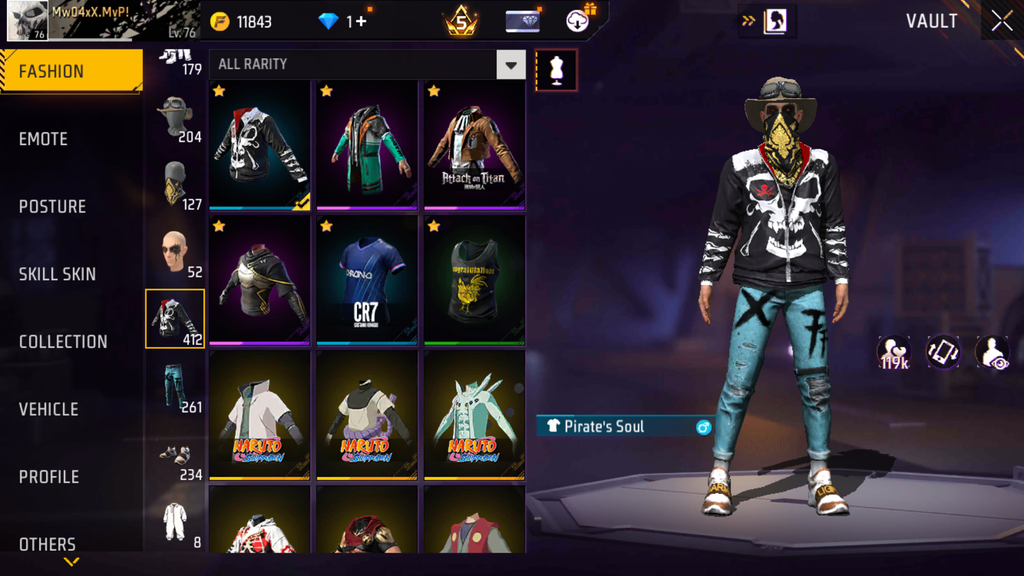Image resolution: width=1024 pixels, height=576 pixels.
Task: Add diamonds via the diamond counter
Action: (x=343, y=22)
